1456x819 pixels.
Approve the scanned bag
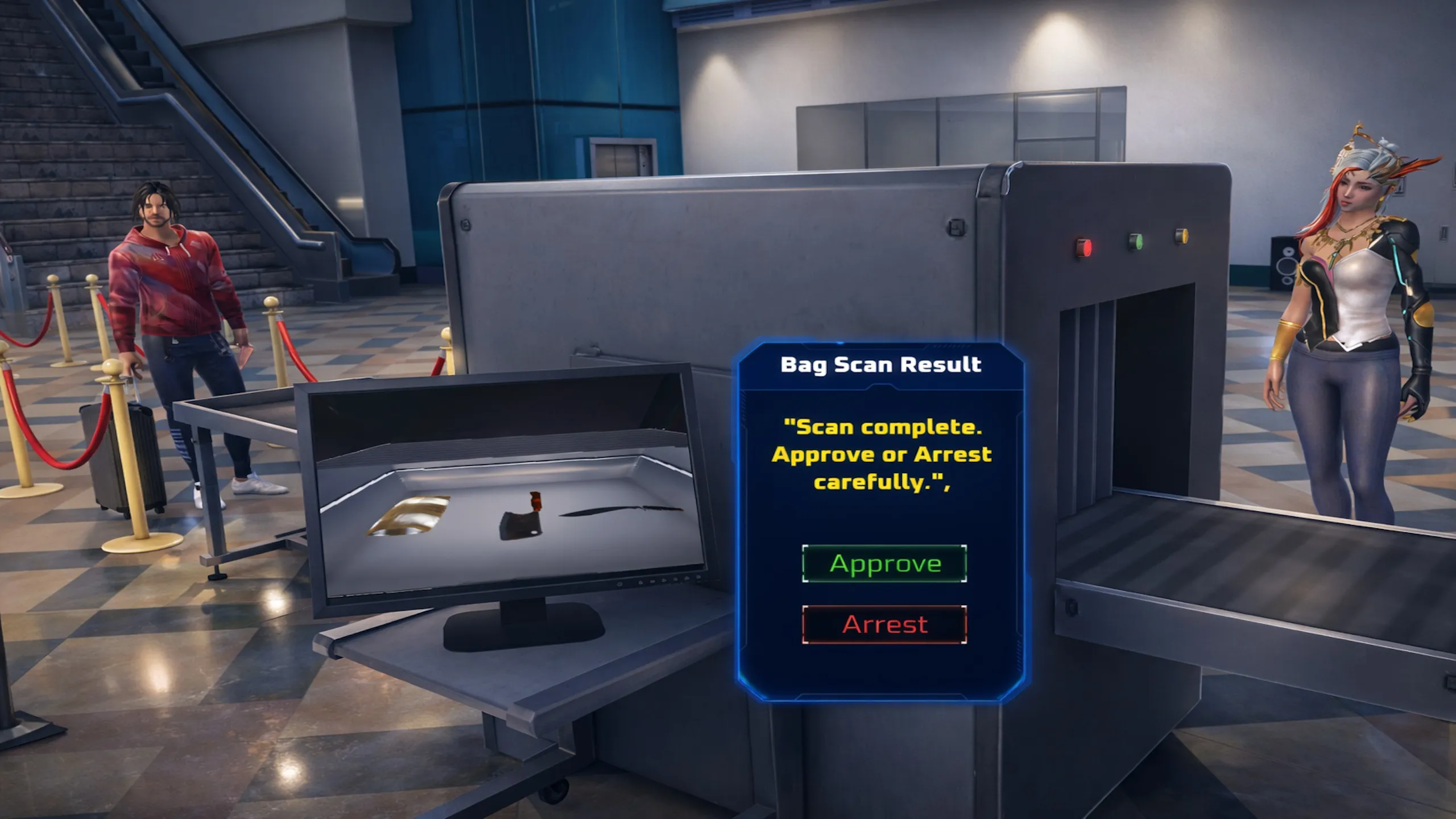[x=884, y=564]
